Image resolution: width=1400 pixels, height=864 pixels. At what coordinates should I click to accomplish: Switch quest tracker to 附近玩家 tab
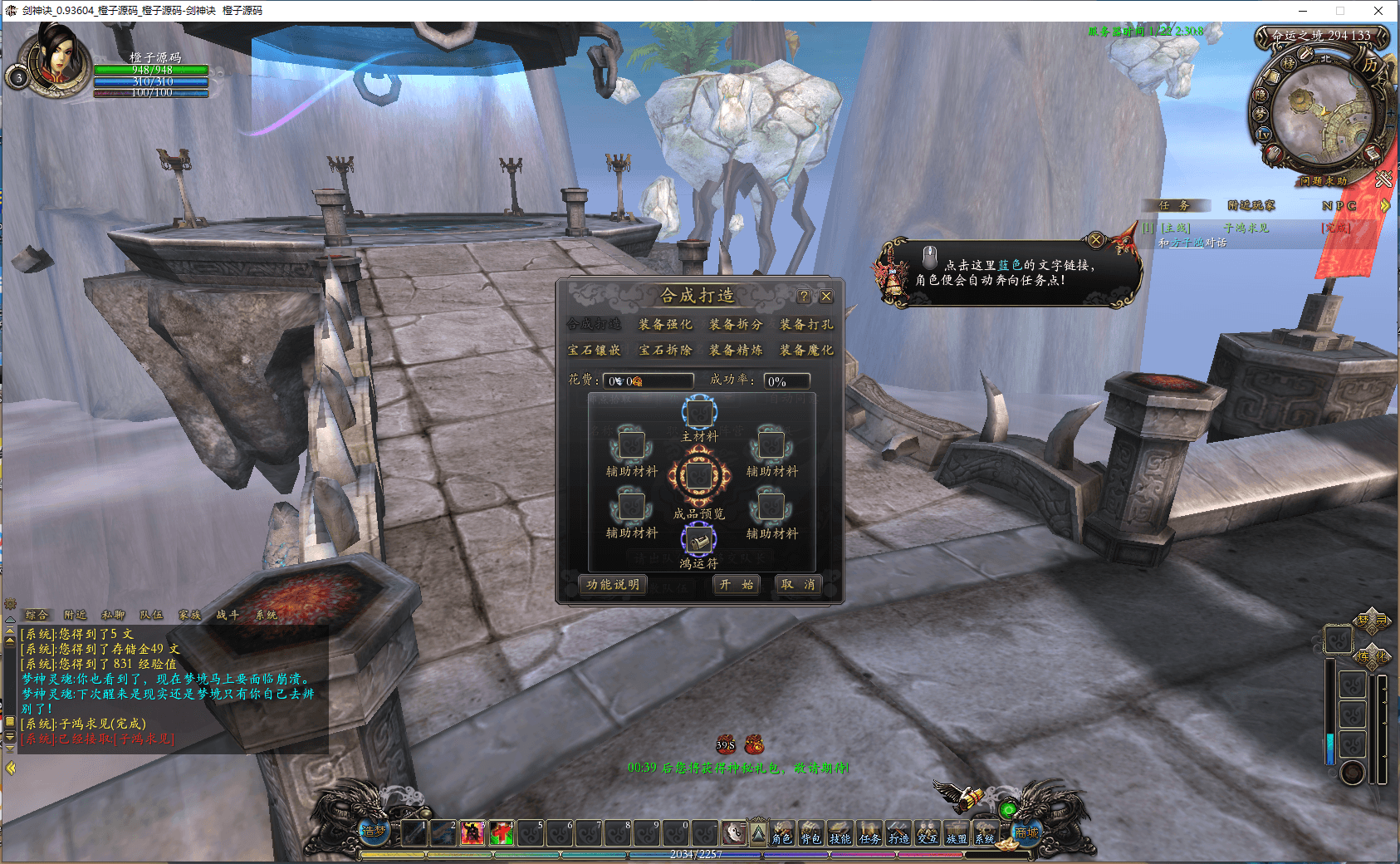[1251, 206]
